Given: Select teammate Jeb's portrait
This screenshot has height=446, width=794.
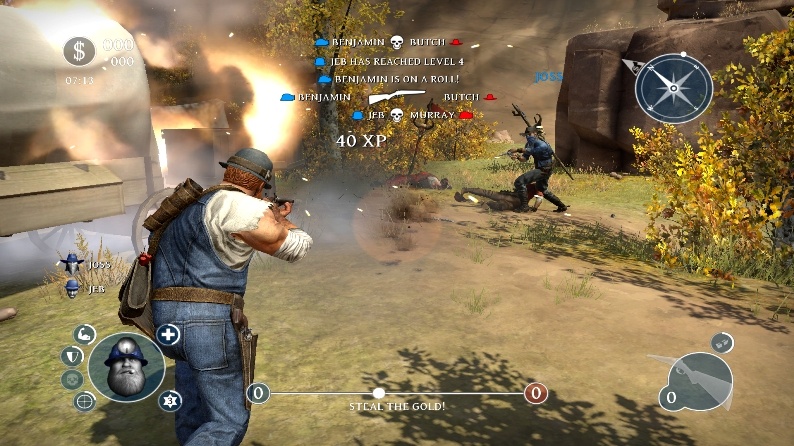Looking at the screenshot, I should tap(72, 288).
